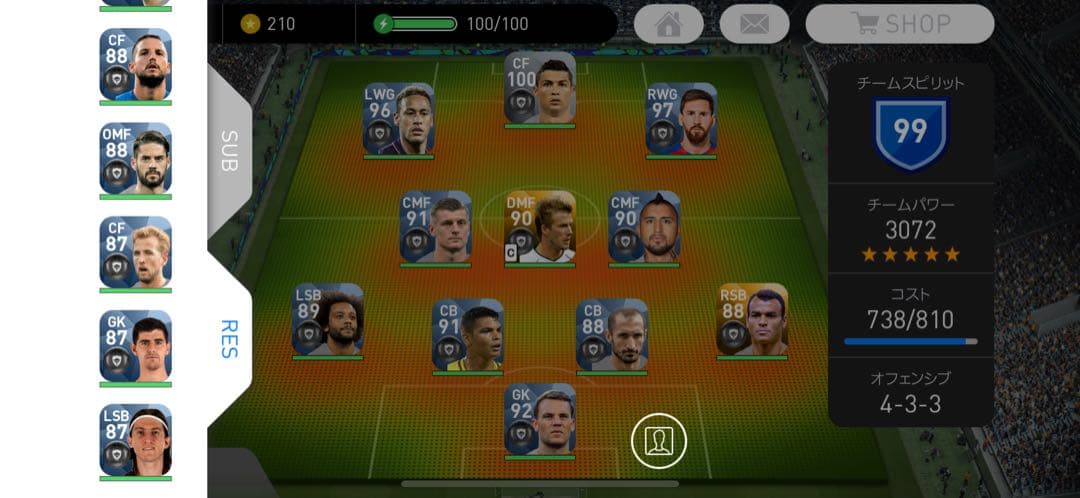
Task: Pick the LSB 87 reserve card
Action: click(135, 440)
